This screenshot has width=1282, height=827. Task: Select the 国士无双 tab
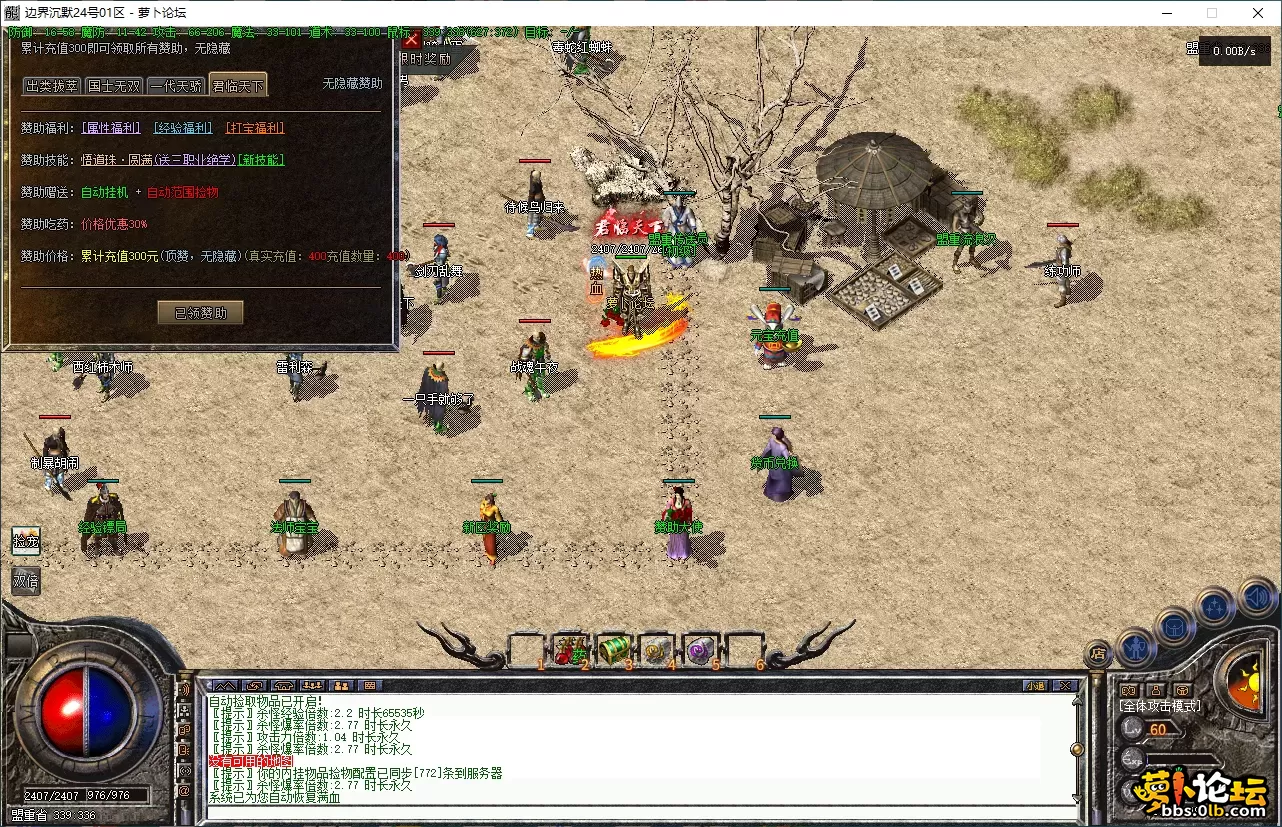tap(114, 86)
